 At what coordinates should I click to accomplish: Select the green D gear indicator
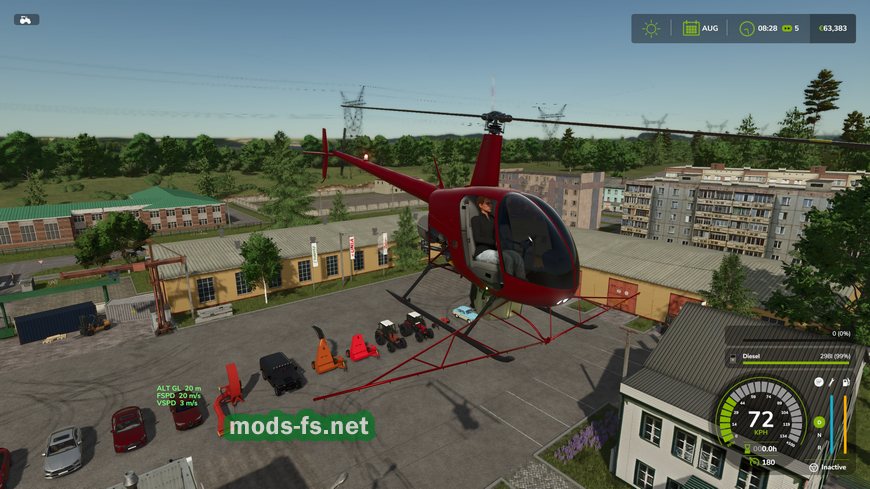coord(818,421)
